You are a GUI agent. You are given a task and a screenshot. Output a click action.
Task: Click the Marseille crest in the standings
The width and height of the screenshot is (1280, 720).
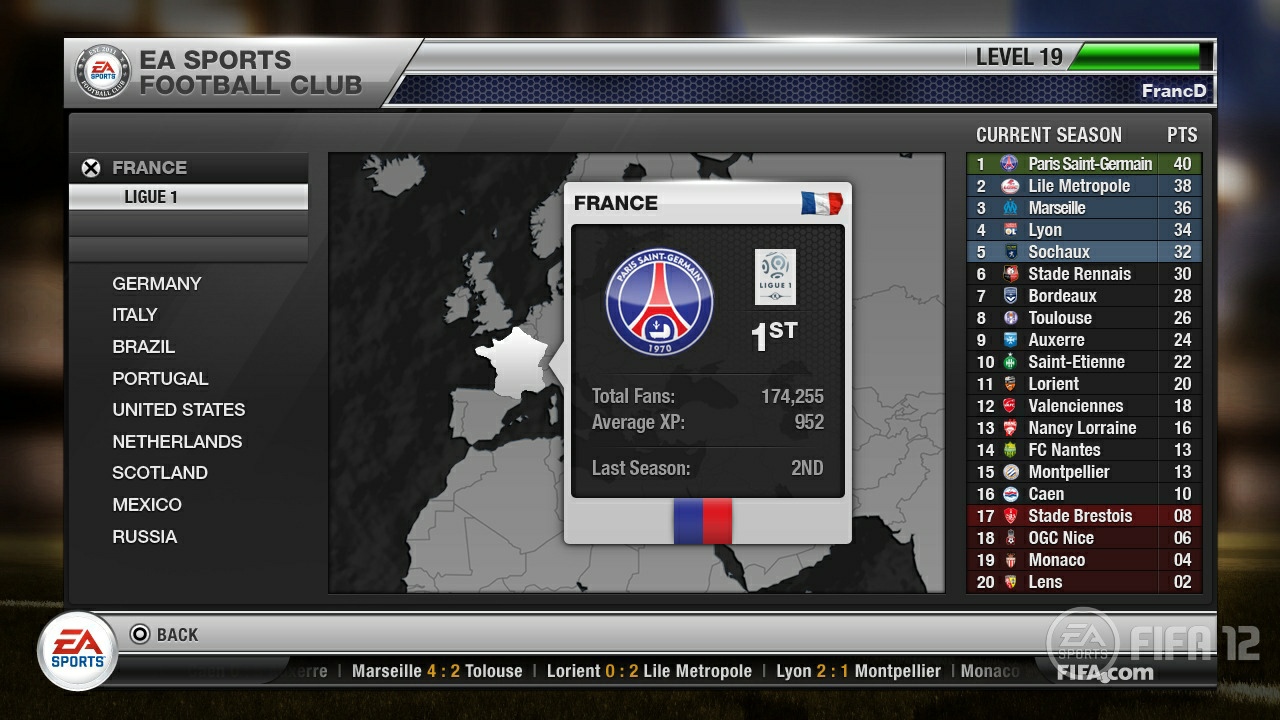[x=1012, y=208]
